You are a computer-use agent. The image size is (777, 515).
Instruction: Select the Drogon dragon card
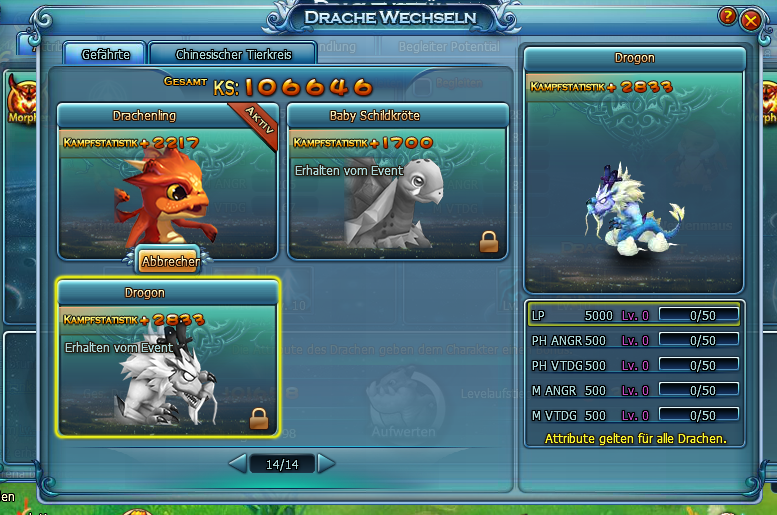tap(167, 359)
